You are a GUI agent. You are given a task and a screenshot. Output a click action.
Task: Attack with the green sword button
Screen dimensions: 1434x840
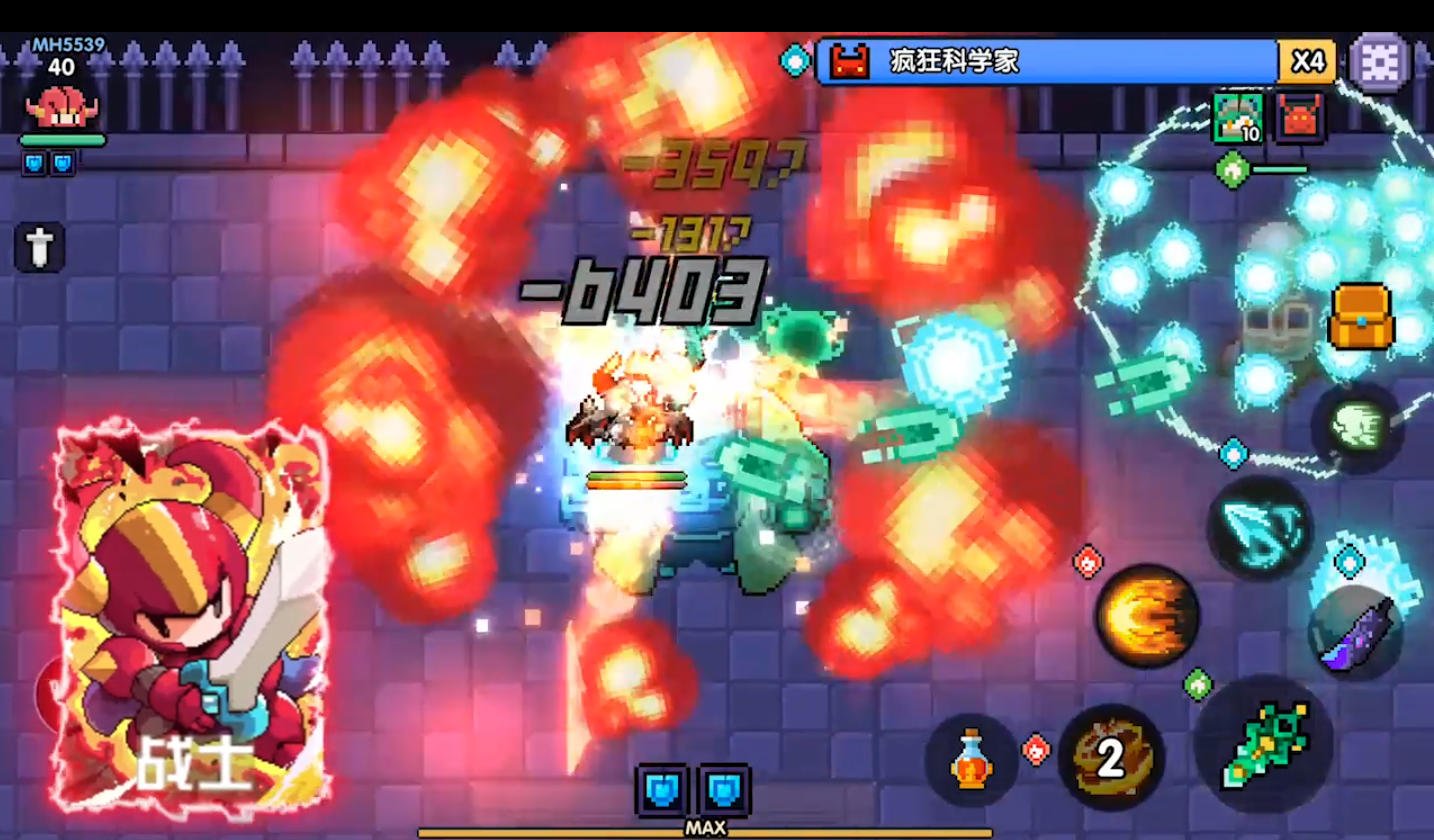coord(1263,745)
